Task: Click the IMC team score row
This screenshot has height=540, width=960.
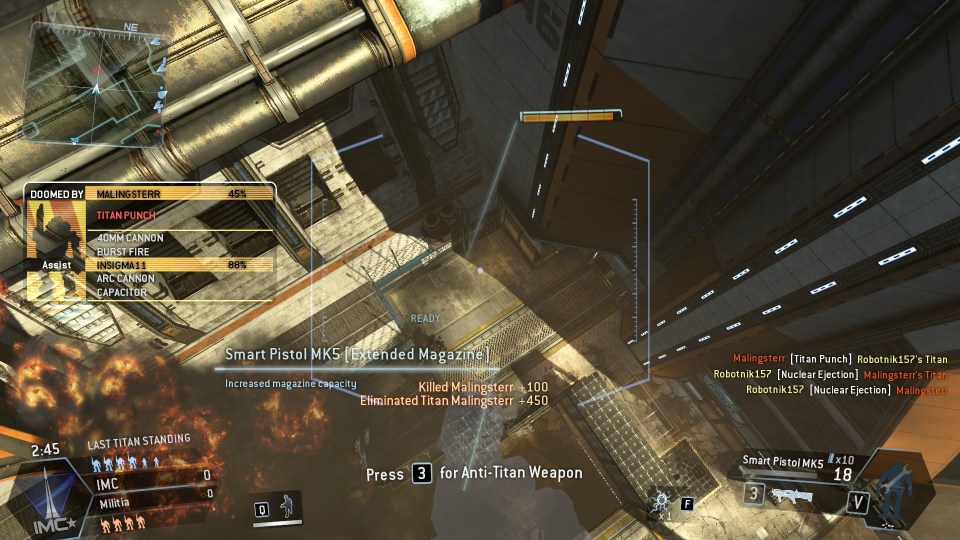Action: [x=148, y=476]
